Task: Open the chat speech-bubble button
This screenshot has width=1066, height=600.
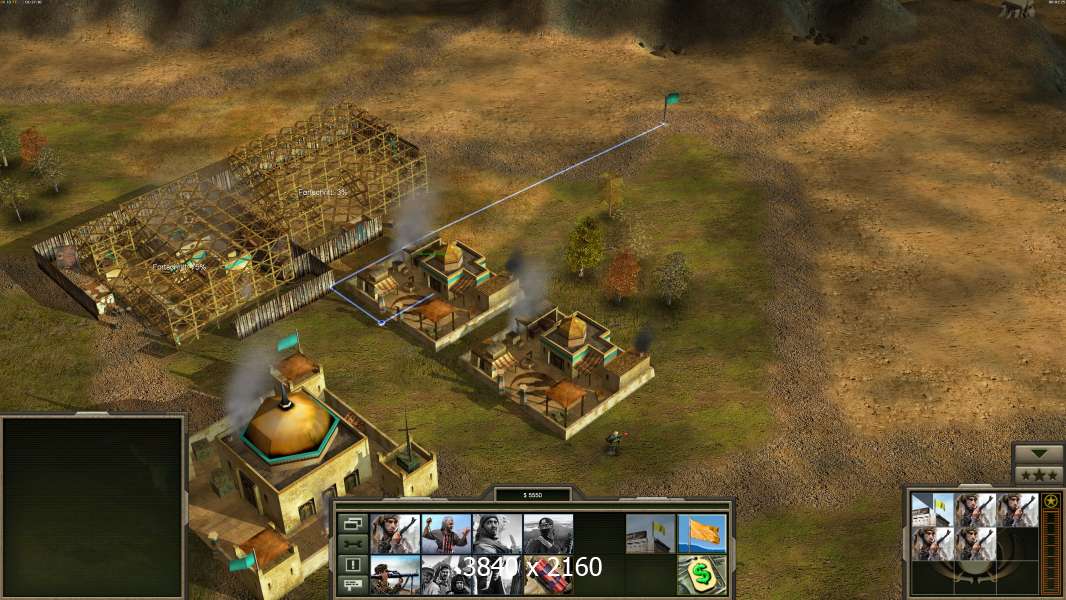Action: click(352, 585)
